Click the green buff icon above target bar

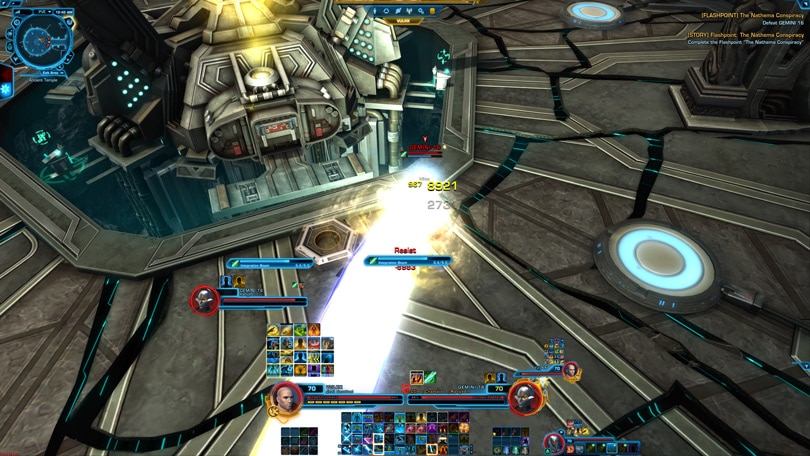click(x=431, y=377)
